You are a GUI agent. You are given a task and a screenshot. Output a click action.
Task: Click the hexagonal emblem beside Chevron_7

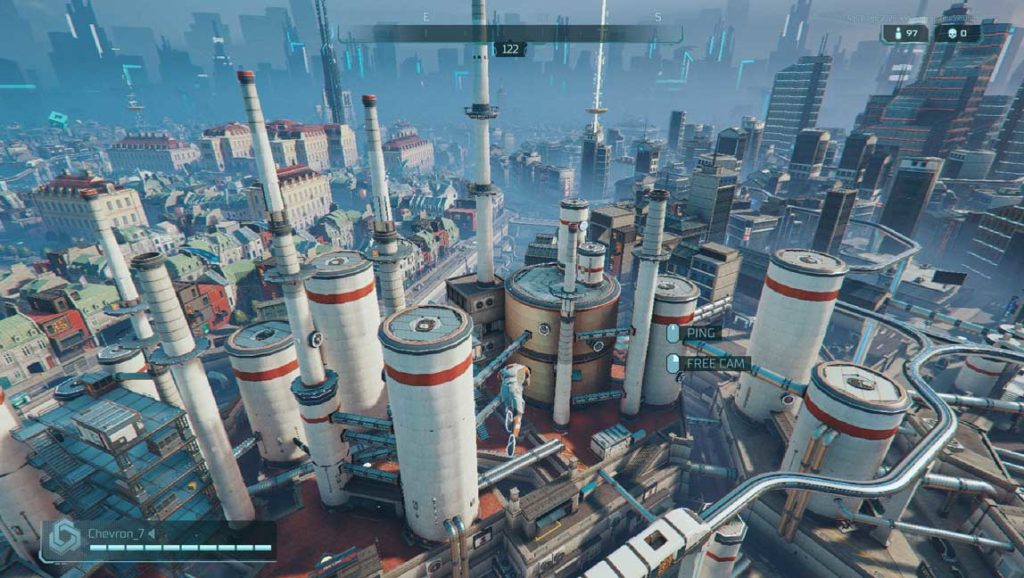tap(65, 539)
